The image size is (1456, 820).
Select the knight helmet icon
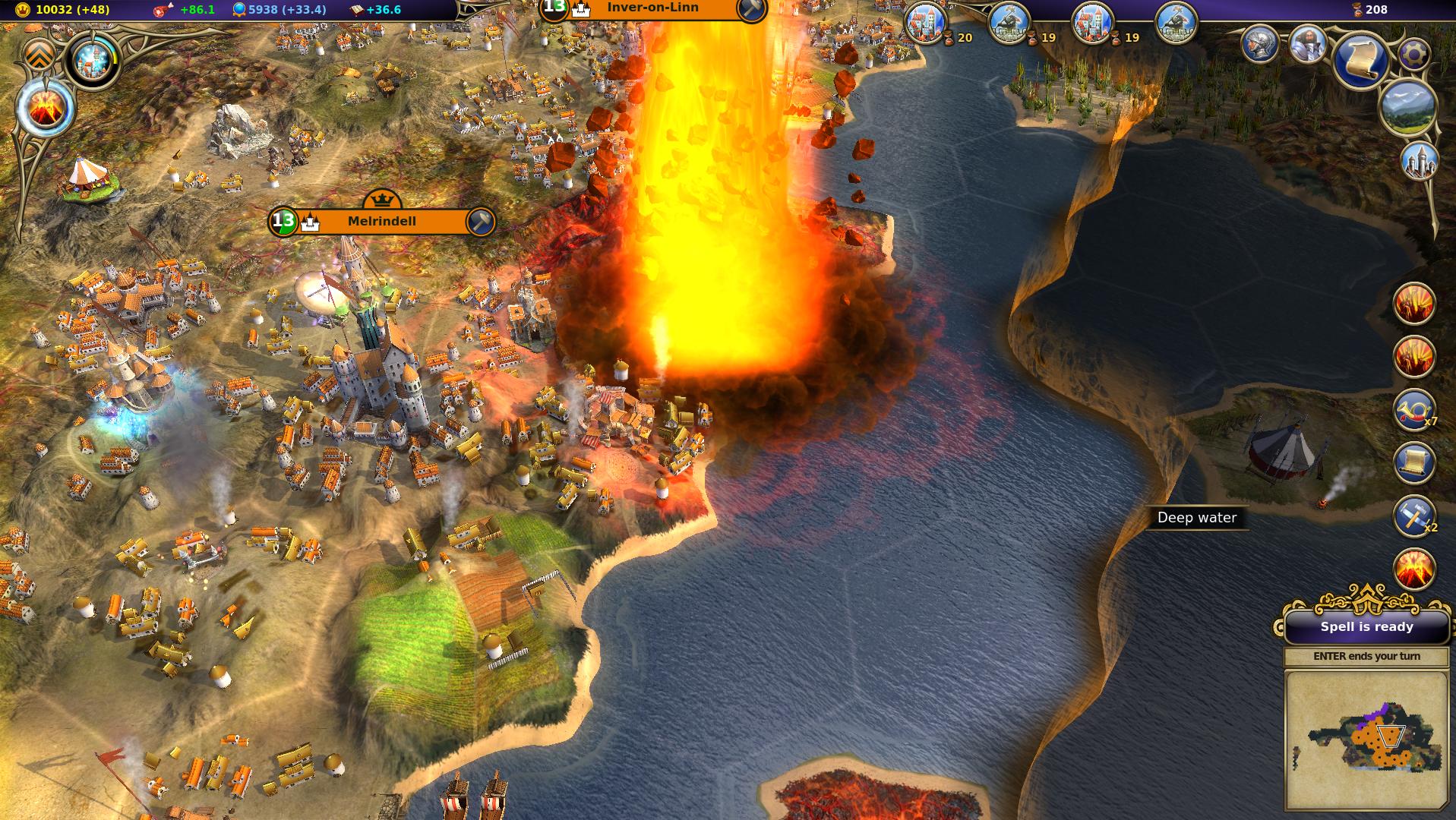click(1261, 44)
